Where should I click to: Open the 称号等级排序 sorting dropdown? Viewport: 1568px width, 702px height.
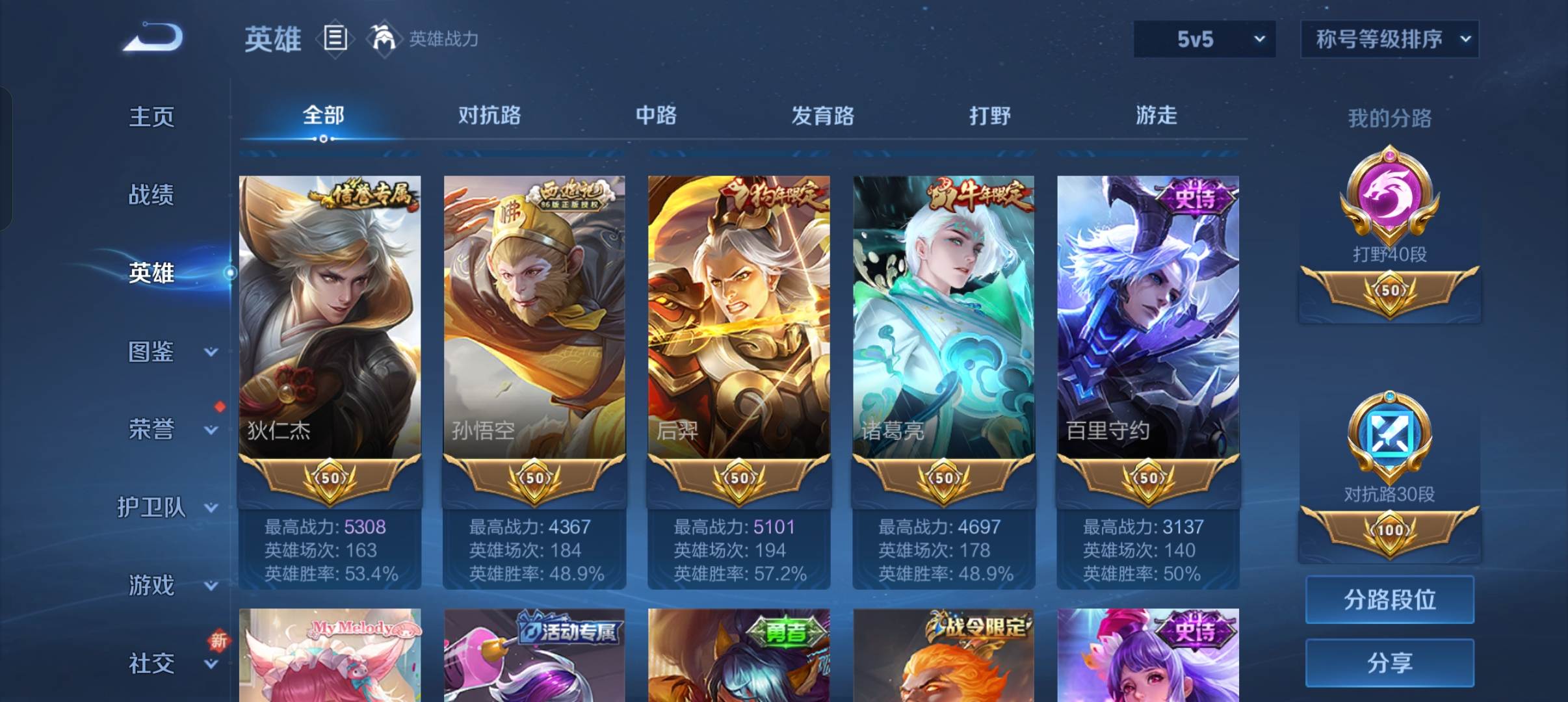click(1390, 39)
